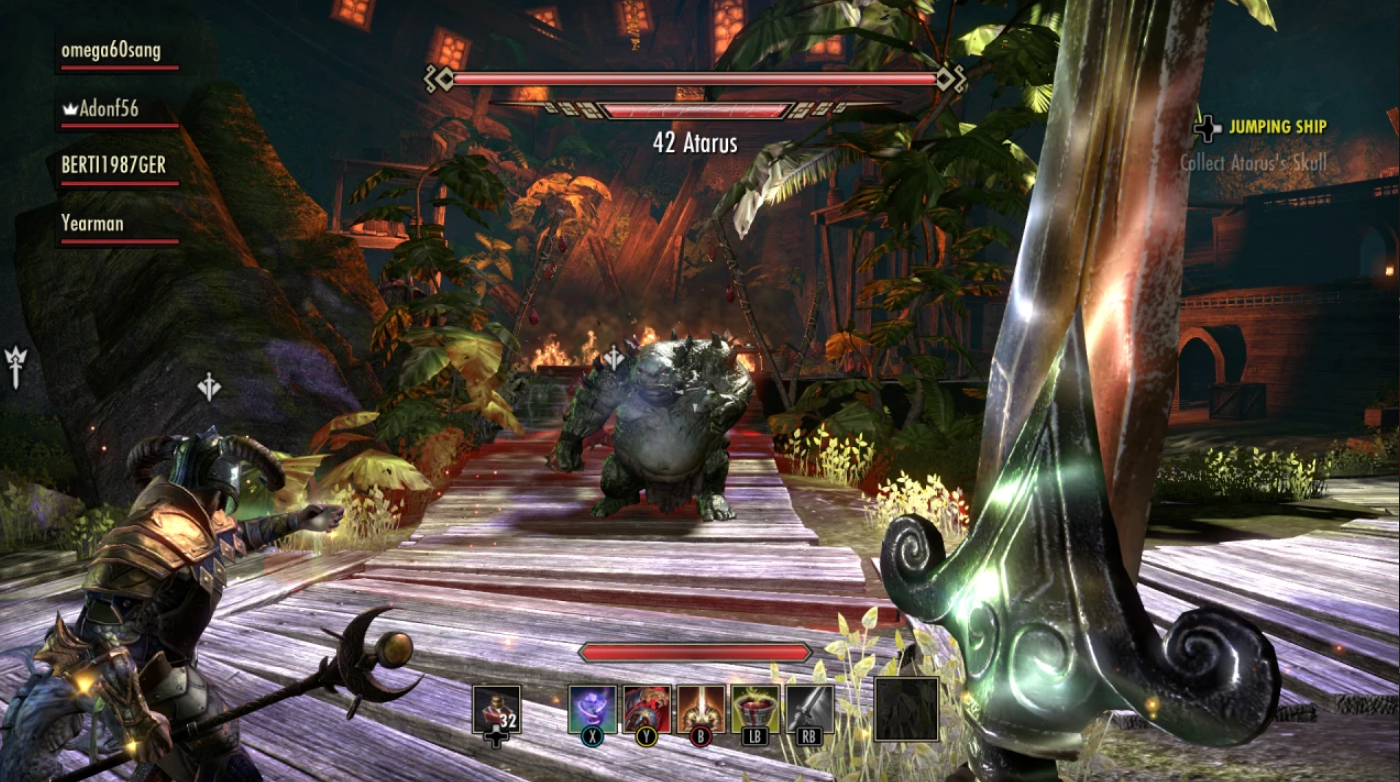Use the red potion quickslot
Viewport: 1400px width, 782px height.
click(496, 709)
